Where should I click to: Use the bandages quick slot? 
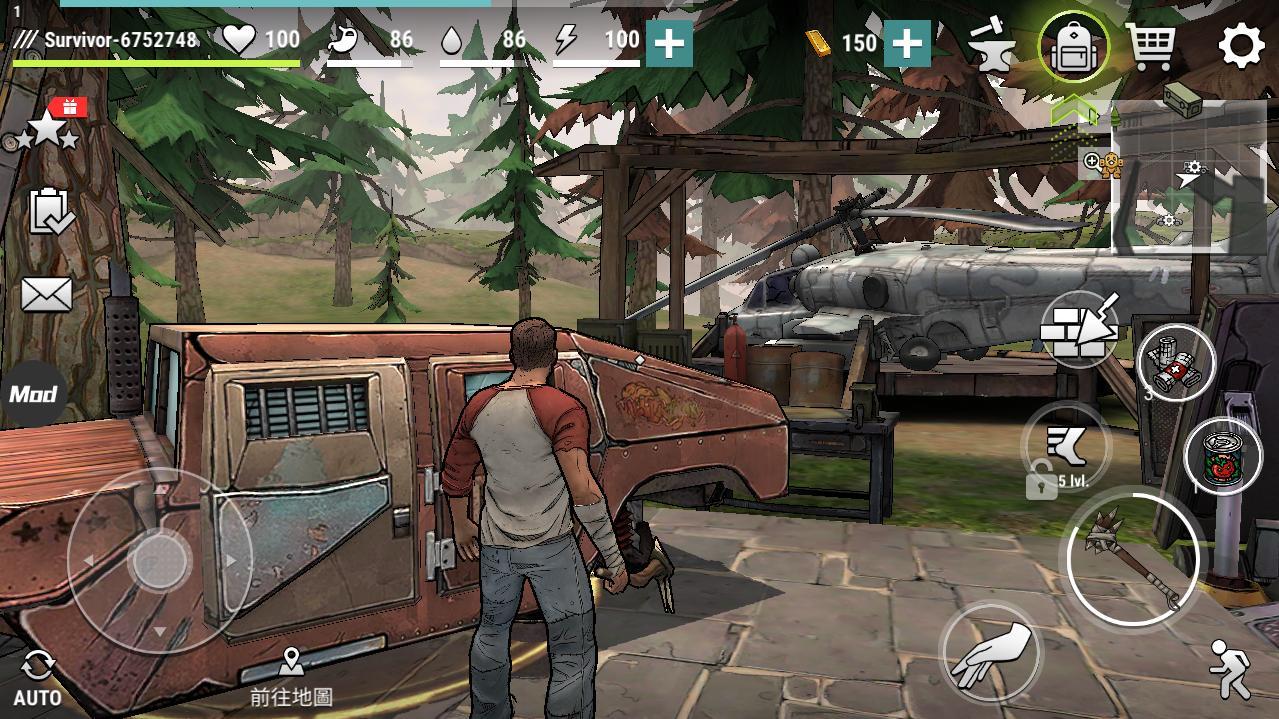tap(1176, 362)
